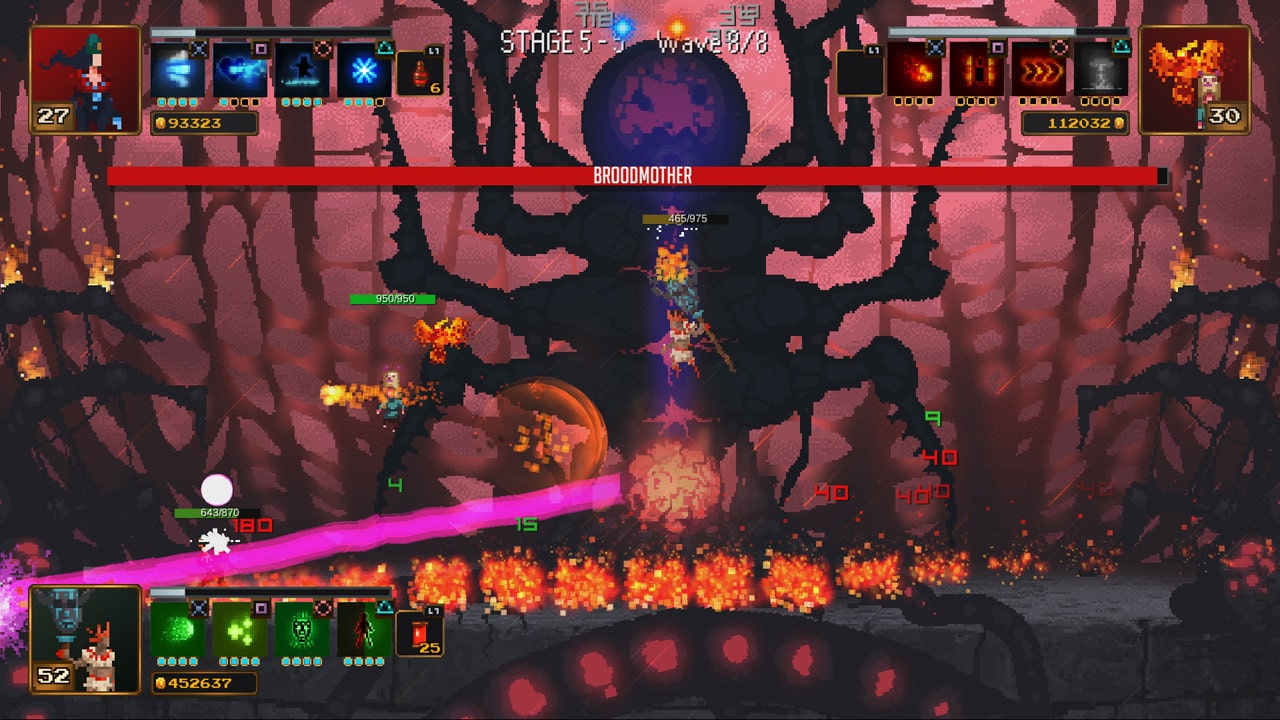Viewport: 1280px width, 720px height.
Task: Select the flask icon showing quantity 6
Action: pos(420,75)
